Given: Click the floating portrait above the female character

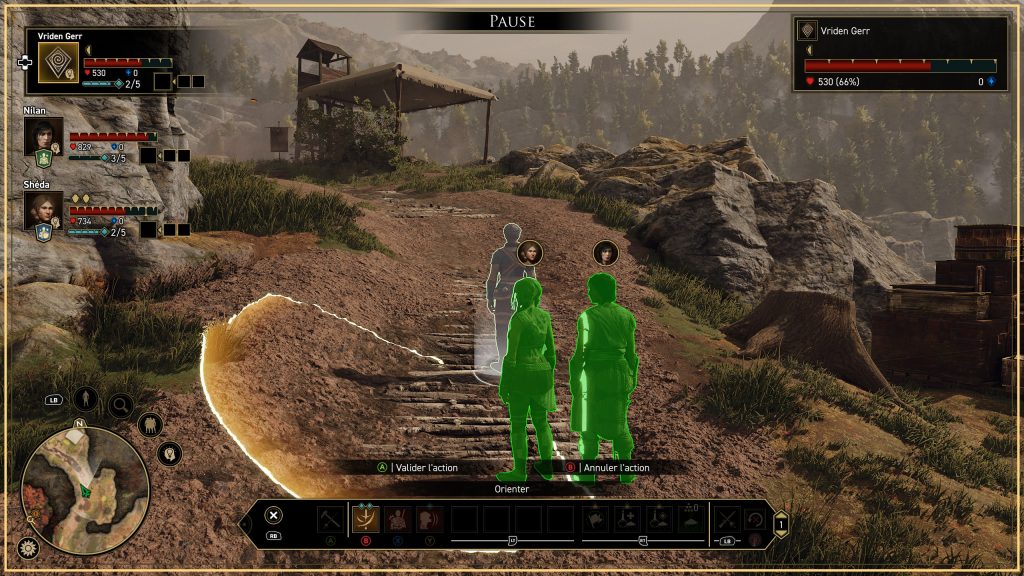Looking at the screenshot, I should point(530,252).
